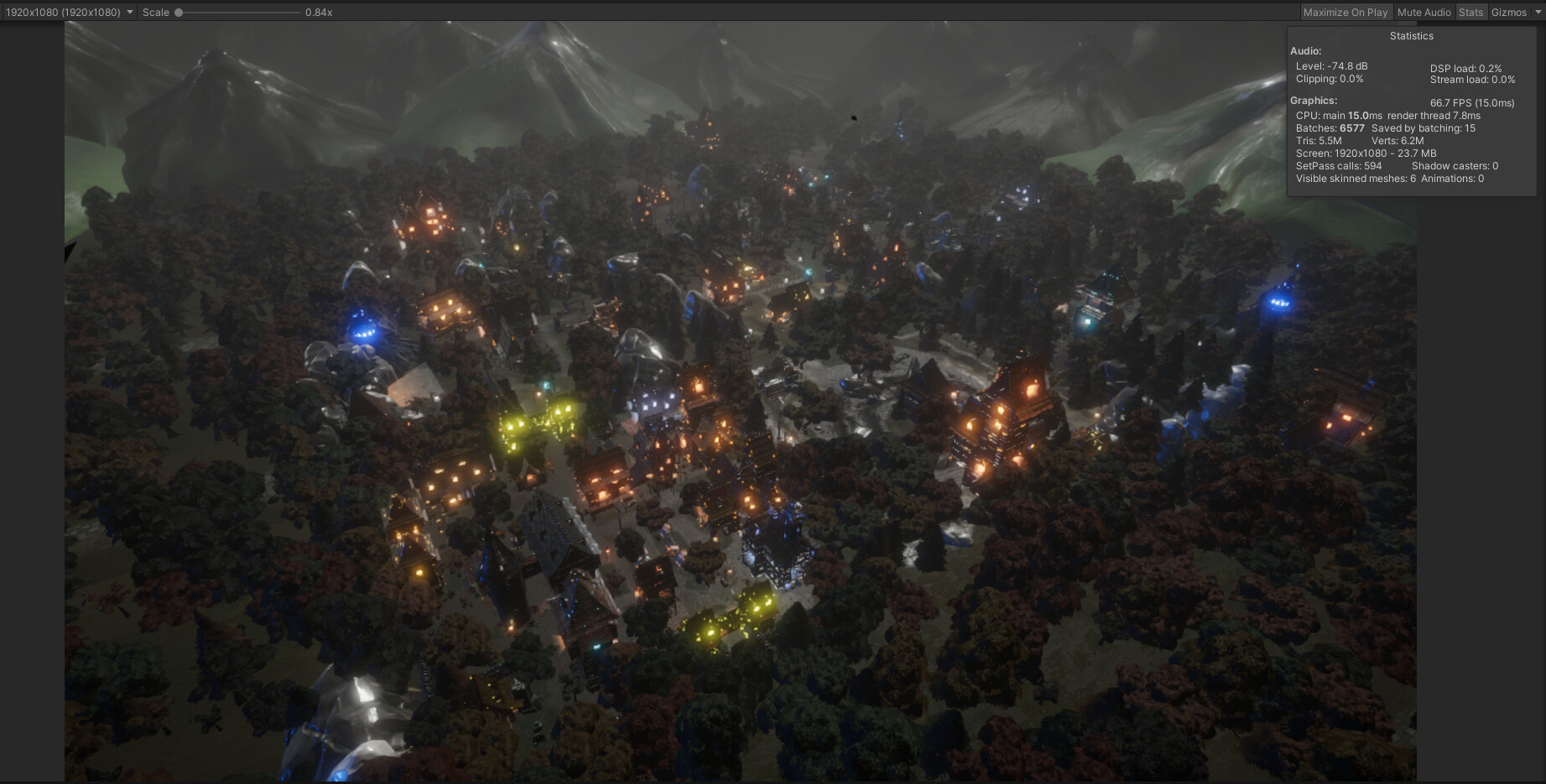Viewport: 1546px width, 784px height.
Task: Toggle the Mute Audio button
Action: [x=1424, y=13]
